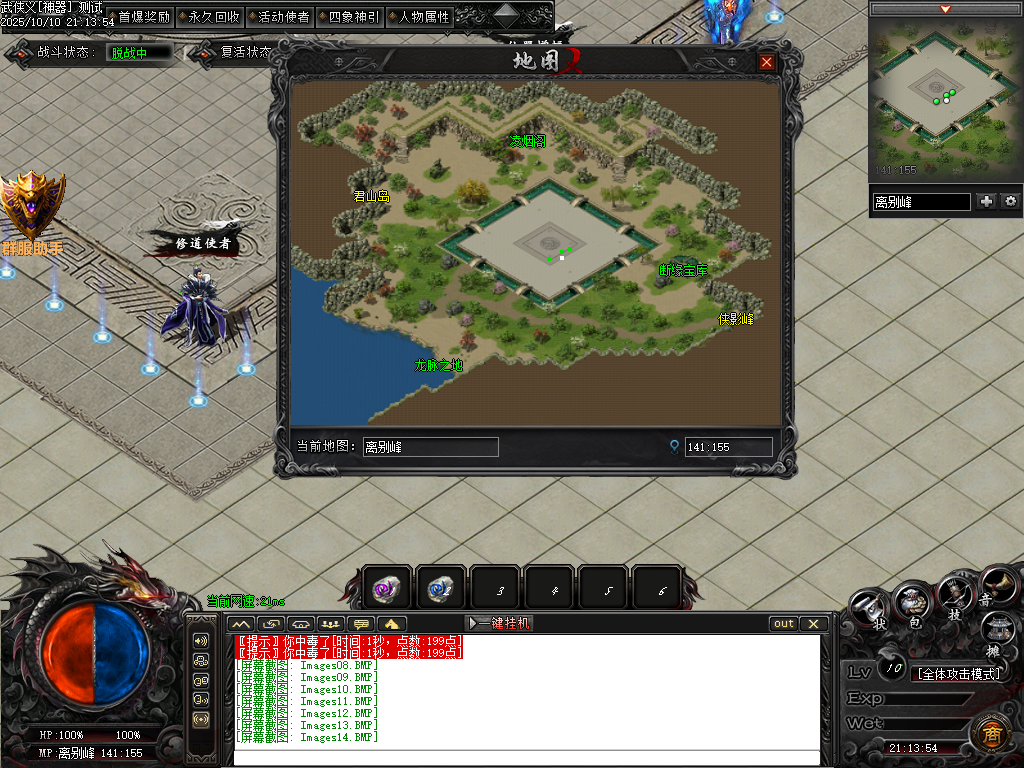Open minimap settings gear
Screen dimensions: 1024x768
pyautogui.click(x=1011, y=201)
